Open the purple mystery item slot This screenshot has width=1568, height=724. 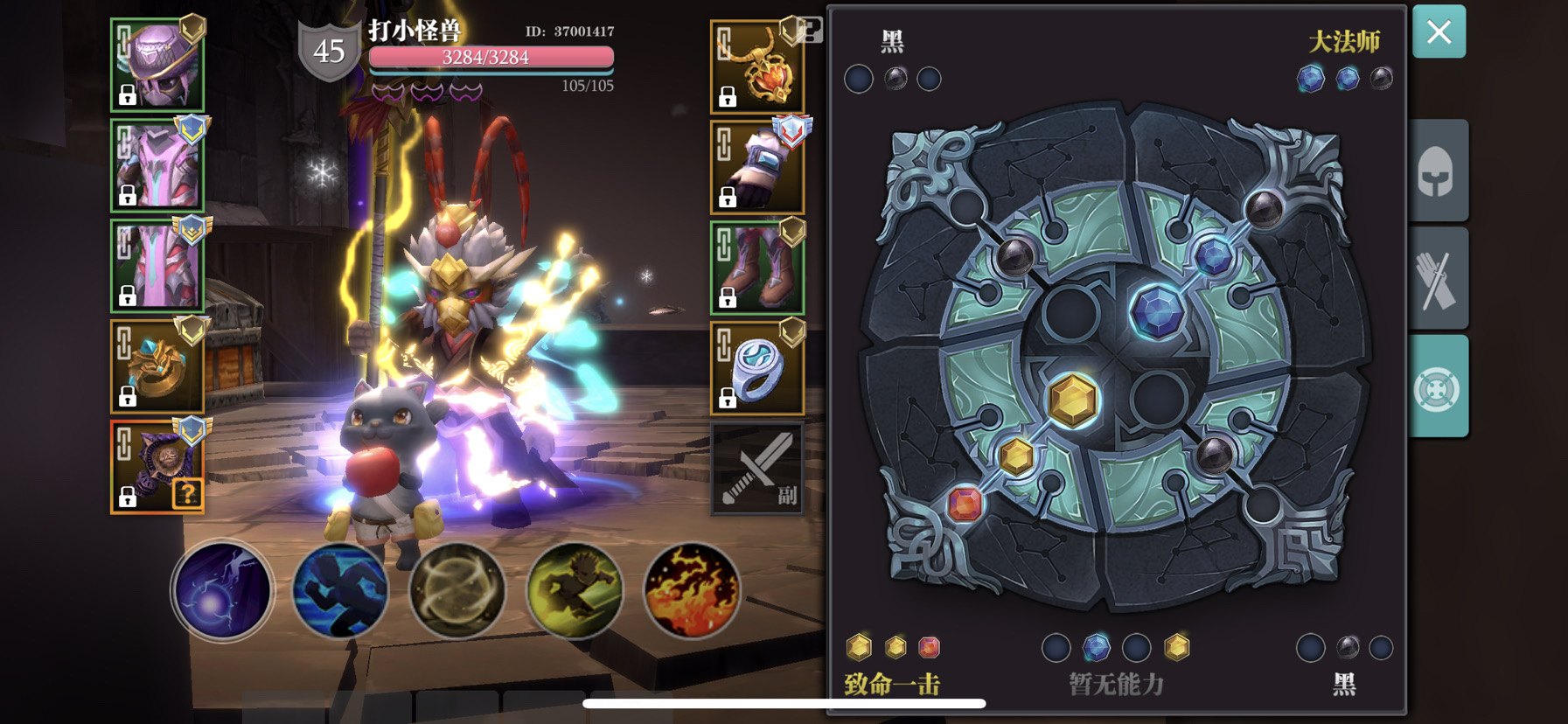click(x=157, y=466)
